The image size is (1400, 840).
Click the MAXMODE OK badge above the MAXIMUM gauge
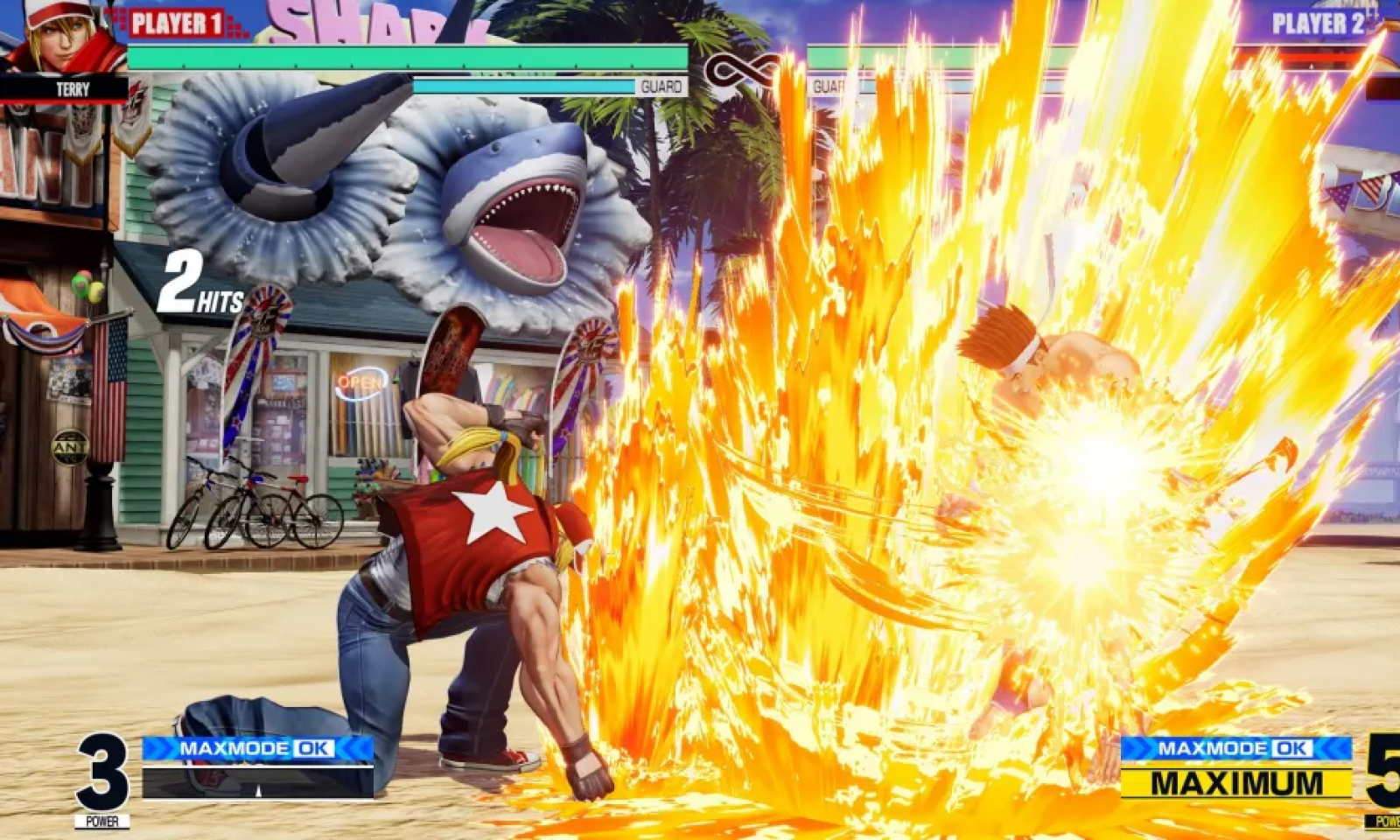pos(1235,748)
